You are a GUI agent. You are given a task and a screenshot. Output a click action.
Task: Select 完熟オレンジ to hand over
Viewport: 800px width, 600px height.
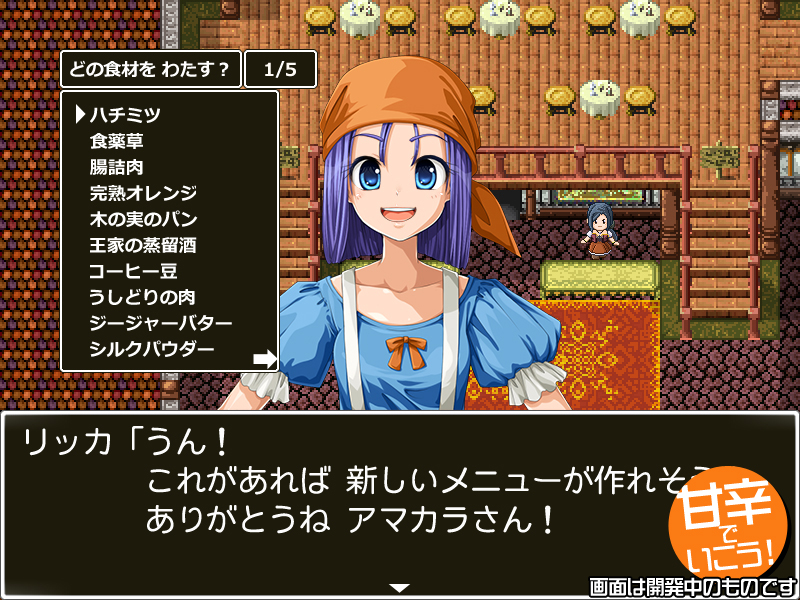tap(143, 193)
